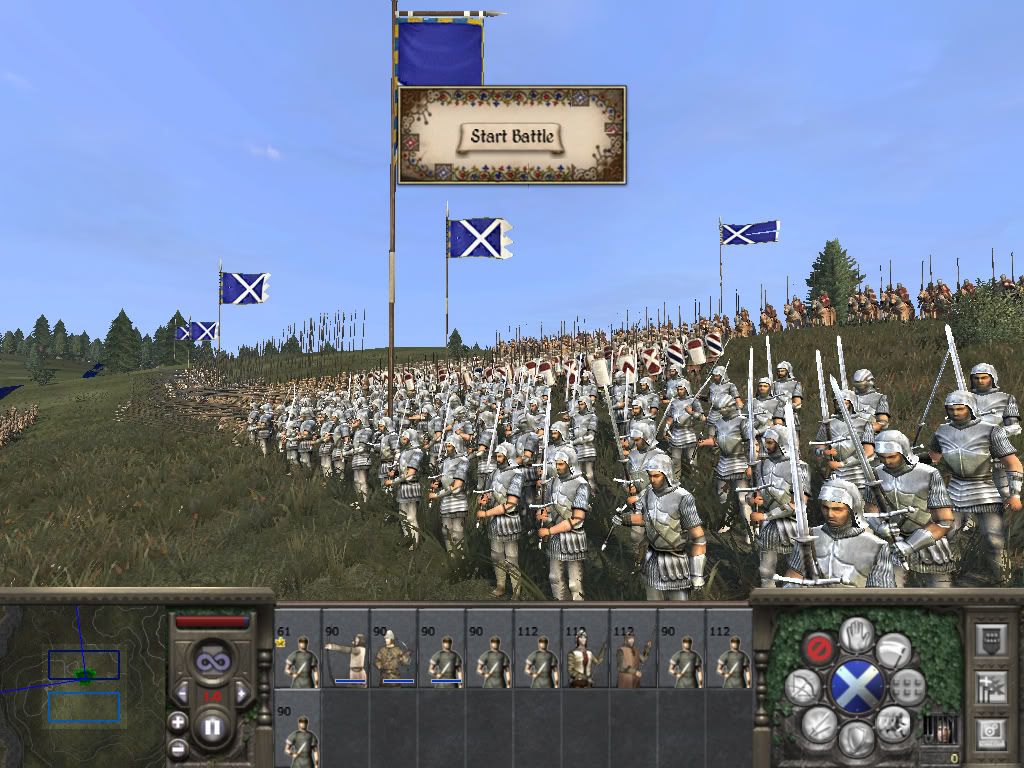Screen dimensions: 1024x768
Task: Decrease game speed with the left arrow
Action: 181,692
